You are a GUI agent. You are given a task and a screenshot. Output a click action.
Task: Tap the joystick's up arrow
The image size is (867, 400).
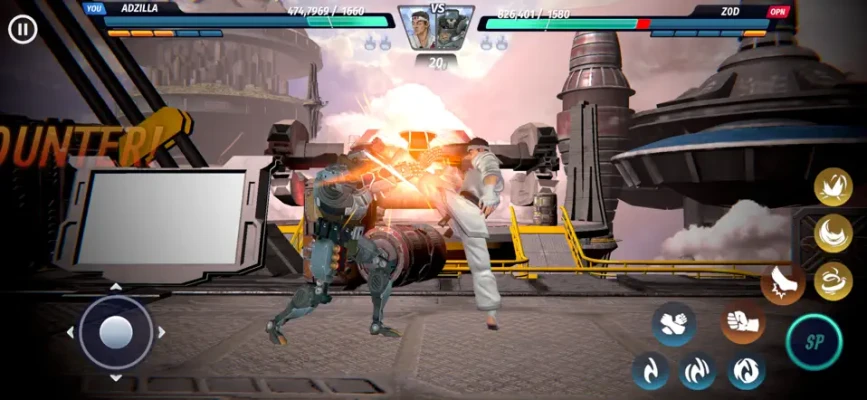tap(116, 287)
